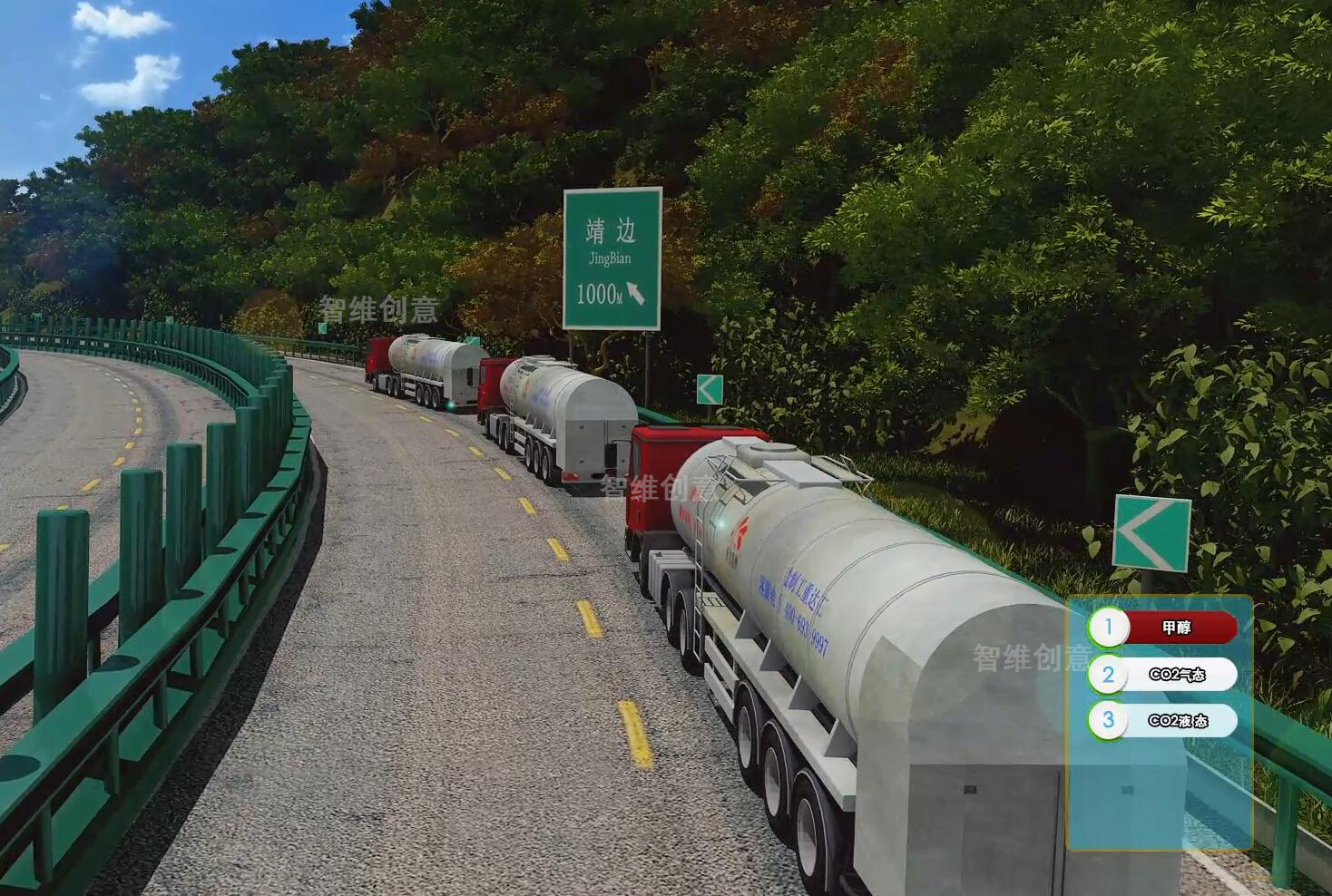Choose the CO2气态 option

coord(1176,675)
